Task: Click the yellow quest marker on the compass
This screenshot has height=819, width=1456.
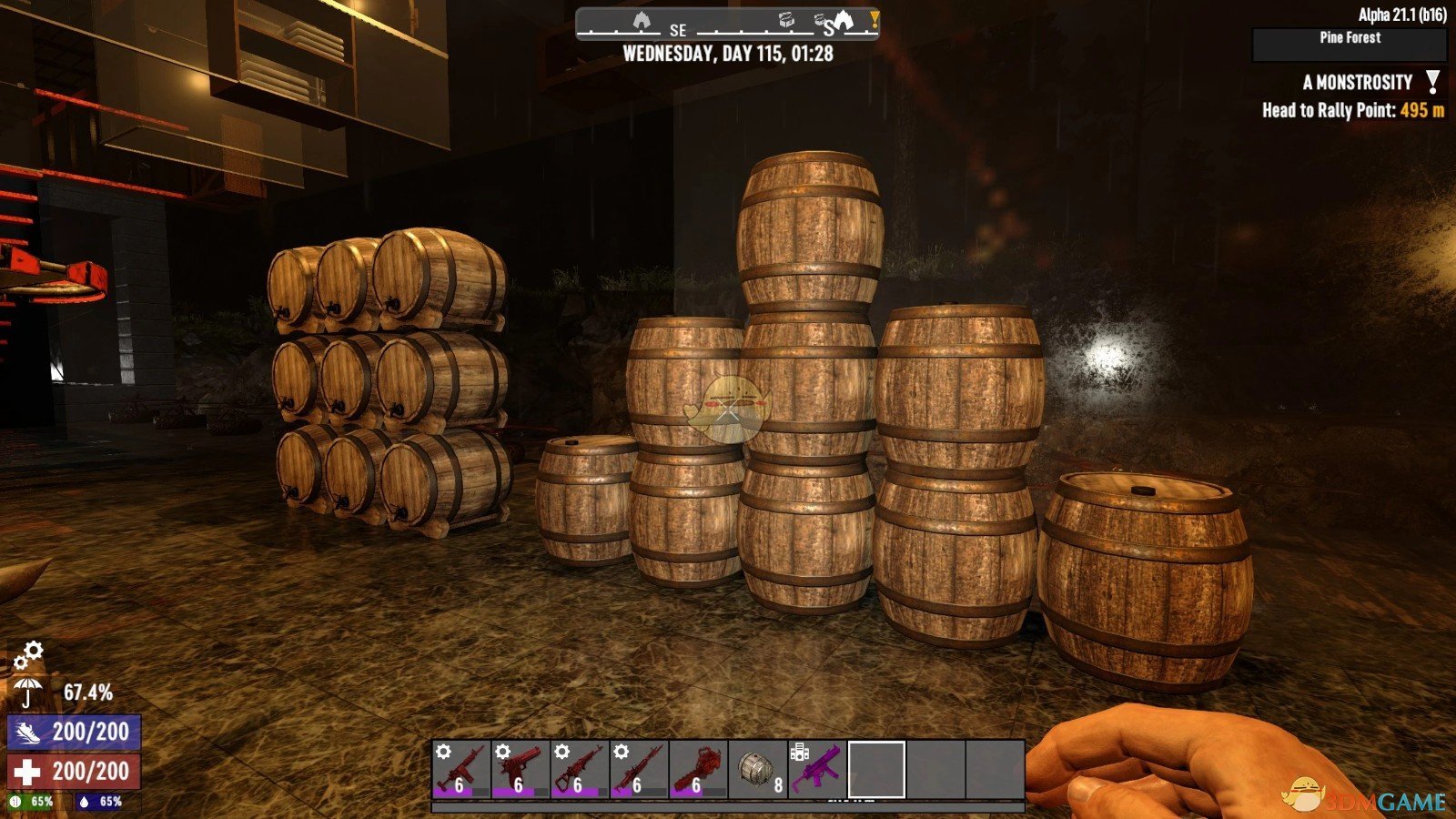Action: click(874, 19)
